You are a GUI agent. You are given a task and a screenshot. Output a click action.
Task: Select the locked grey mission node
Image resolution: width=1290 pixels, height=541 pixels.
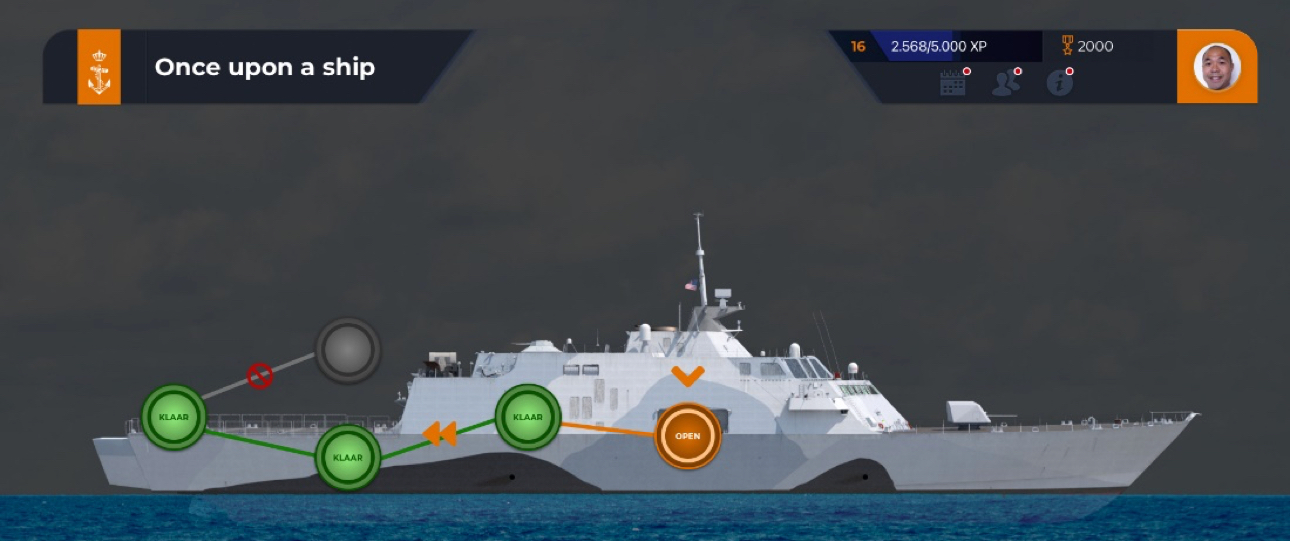coord(348,350)
